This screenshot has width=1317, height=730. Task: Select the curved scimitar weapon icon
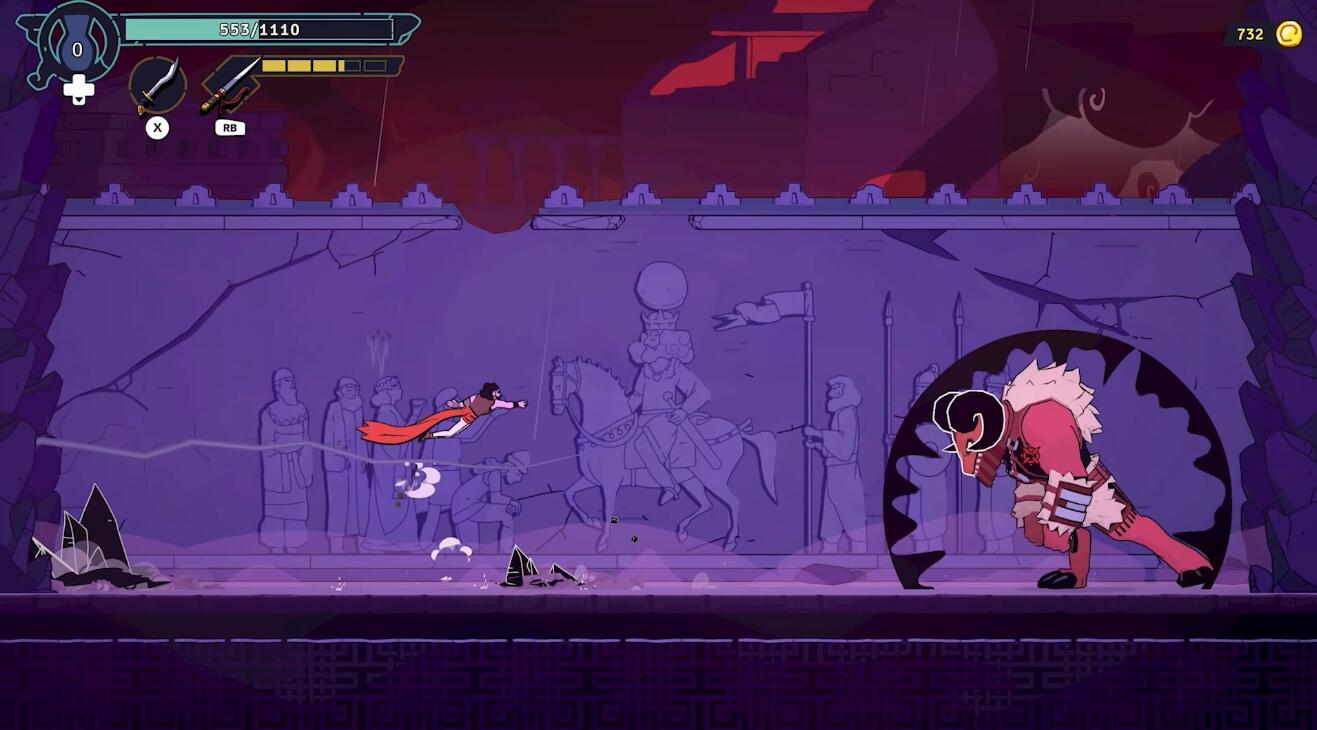[x=157, y=85]
